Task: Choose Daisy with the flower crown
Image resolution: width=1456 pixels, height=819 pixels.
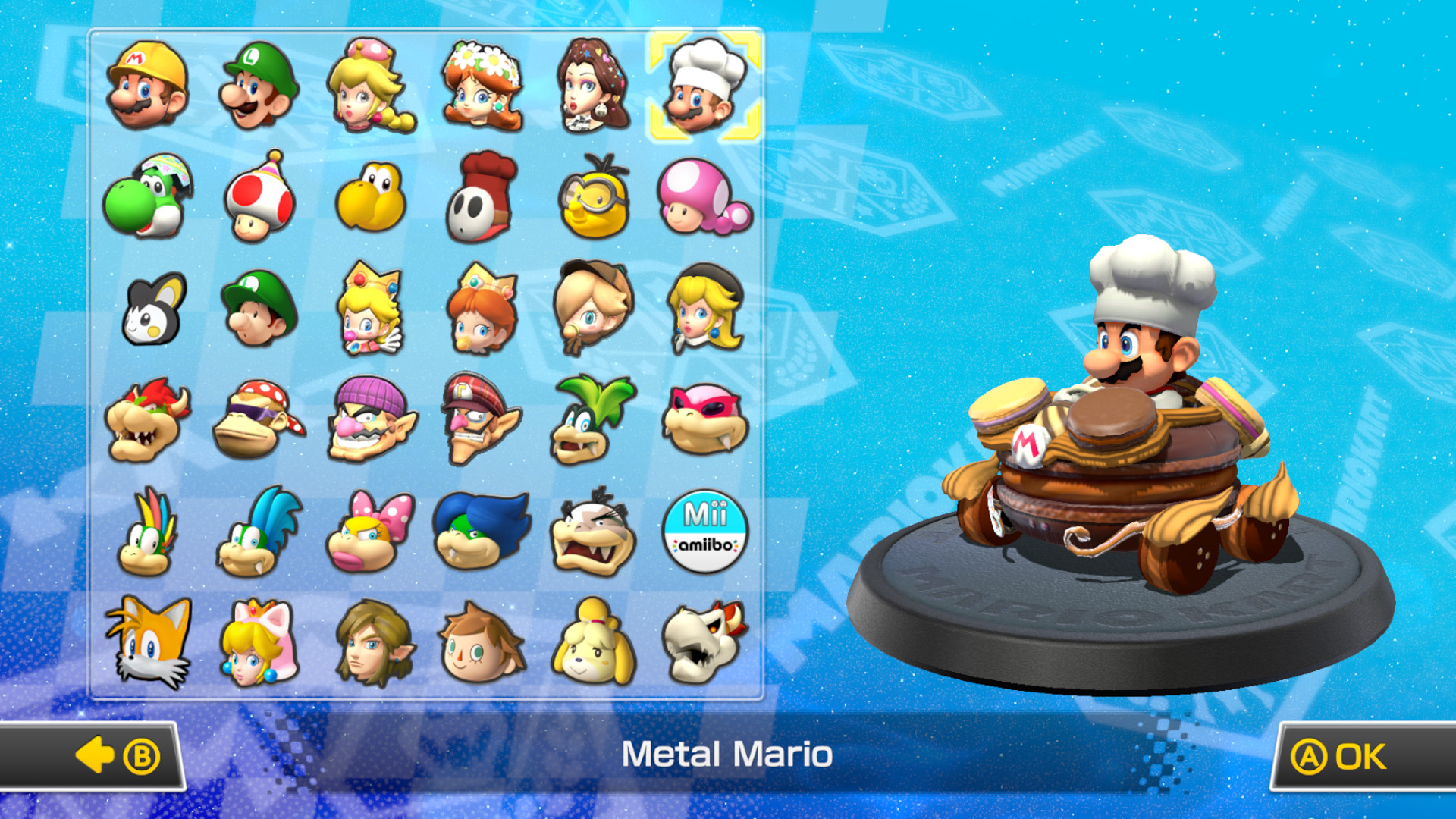Action: pyautogui.click(x=483, y=83)
